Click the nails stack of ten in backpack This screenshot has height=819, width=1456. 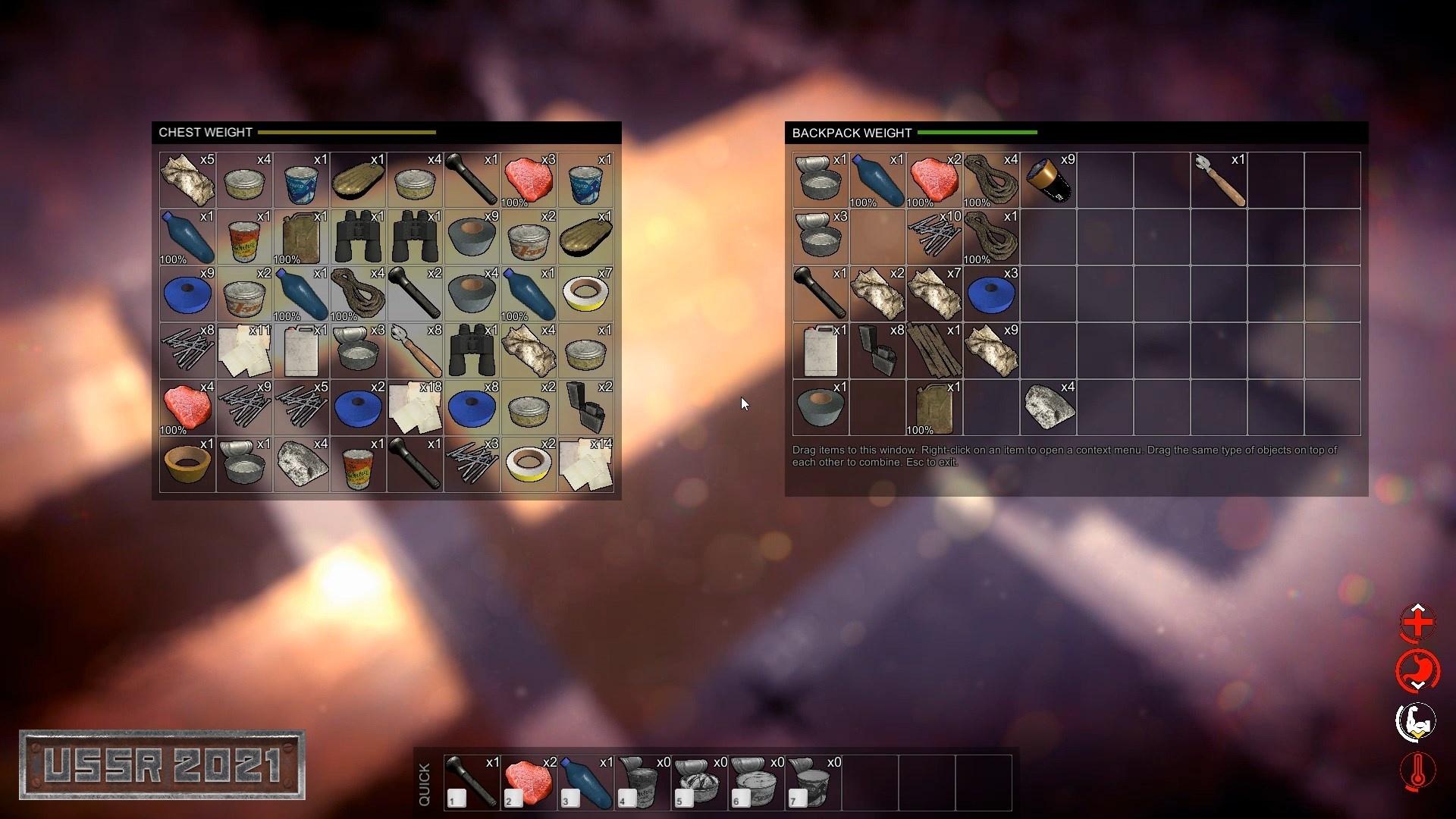click(x=934, y=237)
